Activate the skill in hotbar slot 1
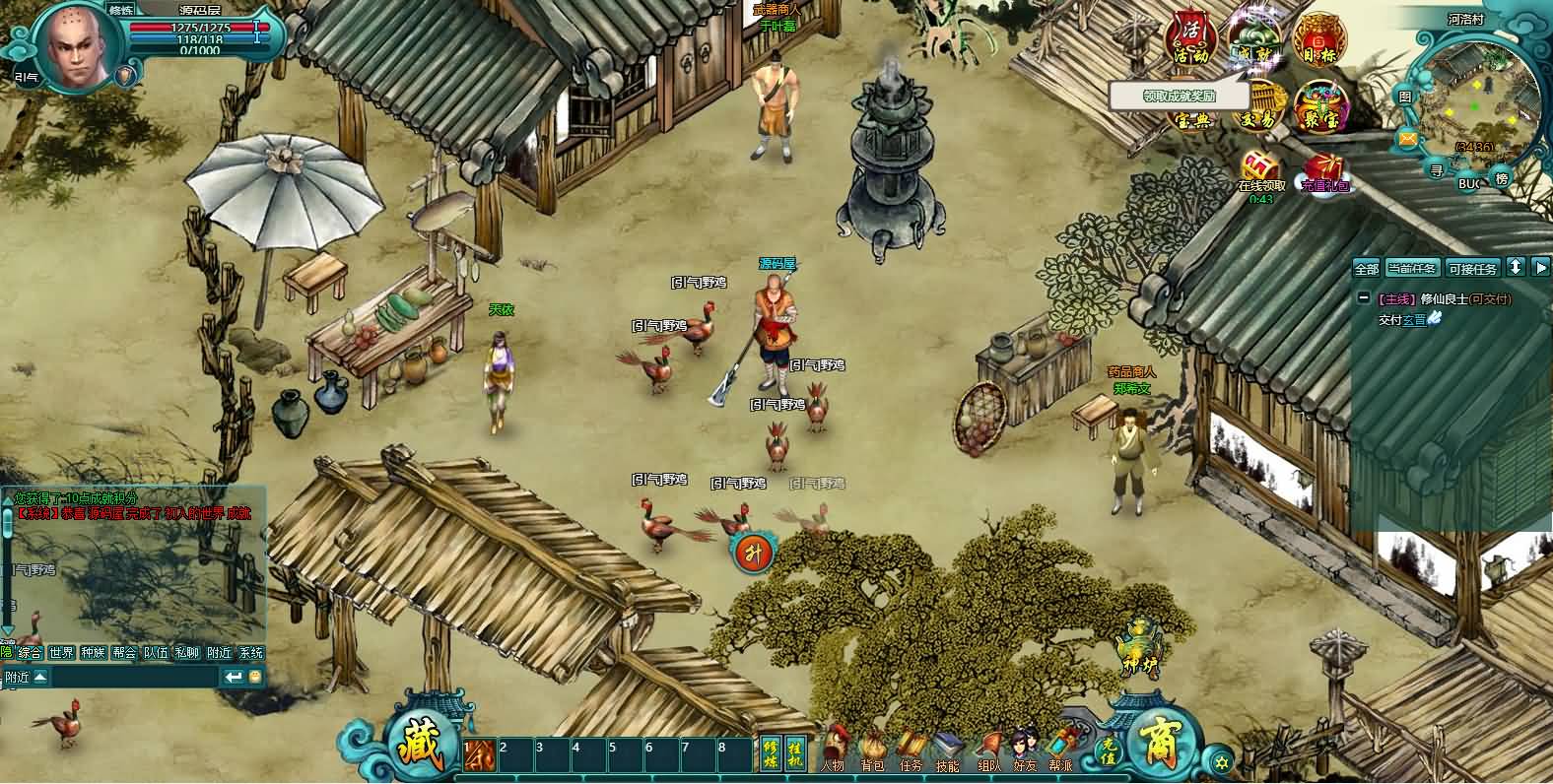The height and width of the screenshot is (784, 1553). pos(478,755)
